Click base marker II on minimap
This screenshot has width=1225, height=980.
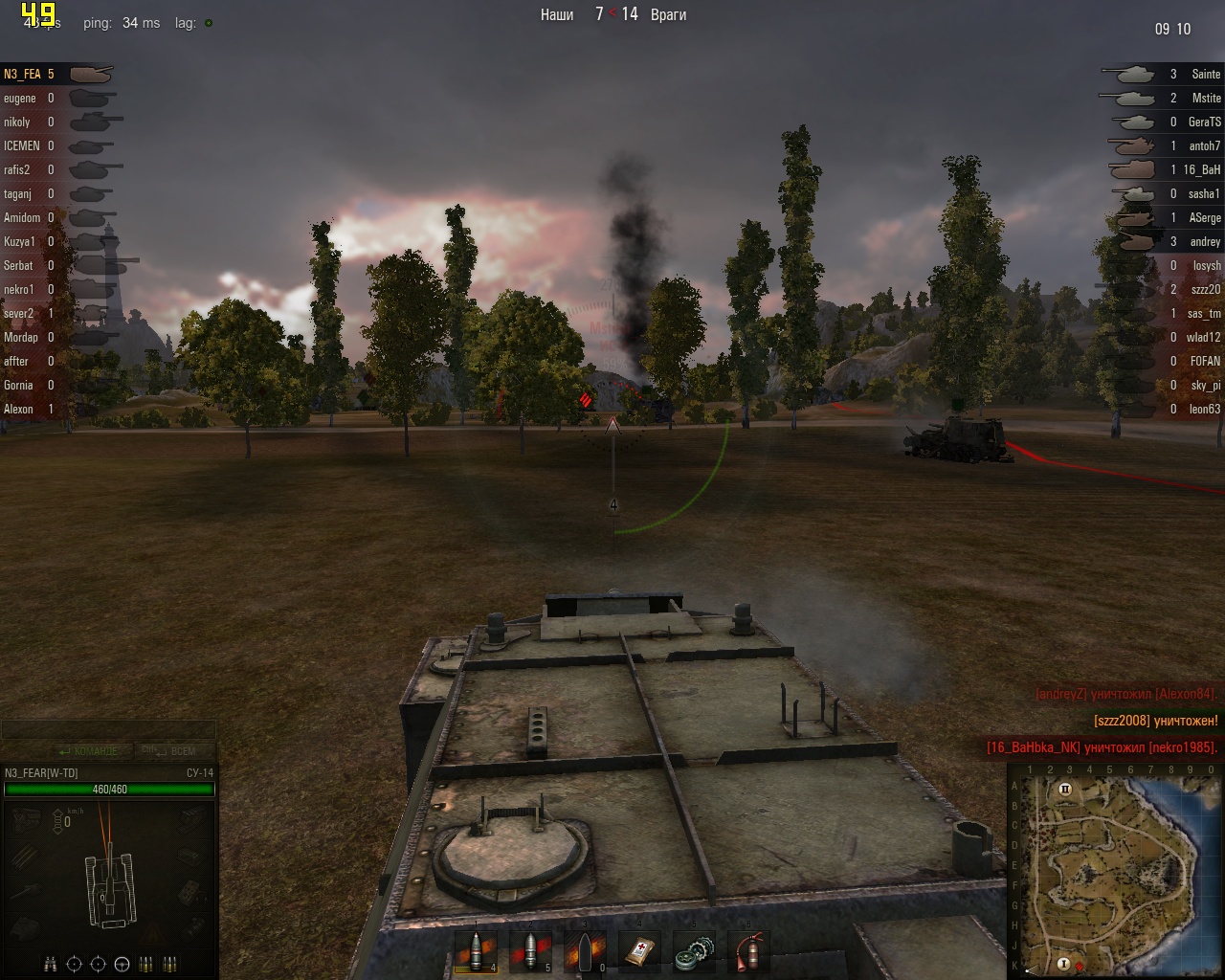click(x=1064, y=790)
